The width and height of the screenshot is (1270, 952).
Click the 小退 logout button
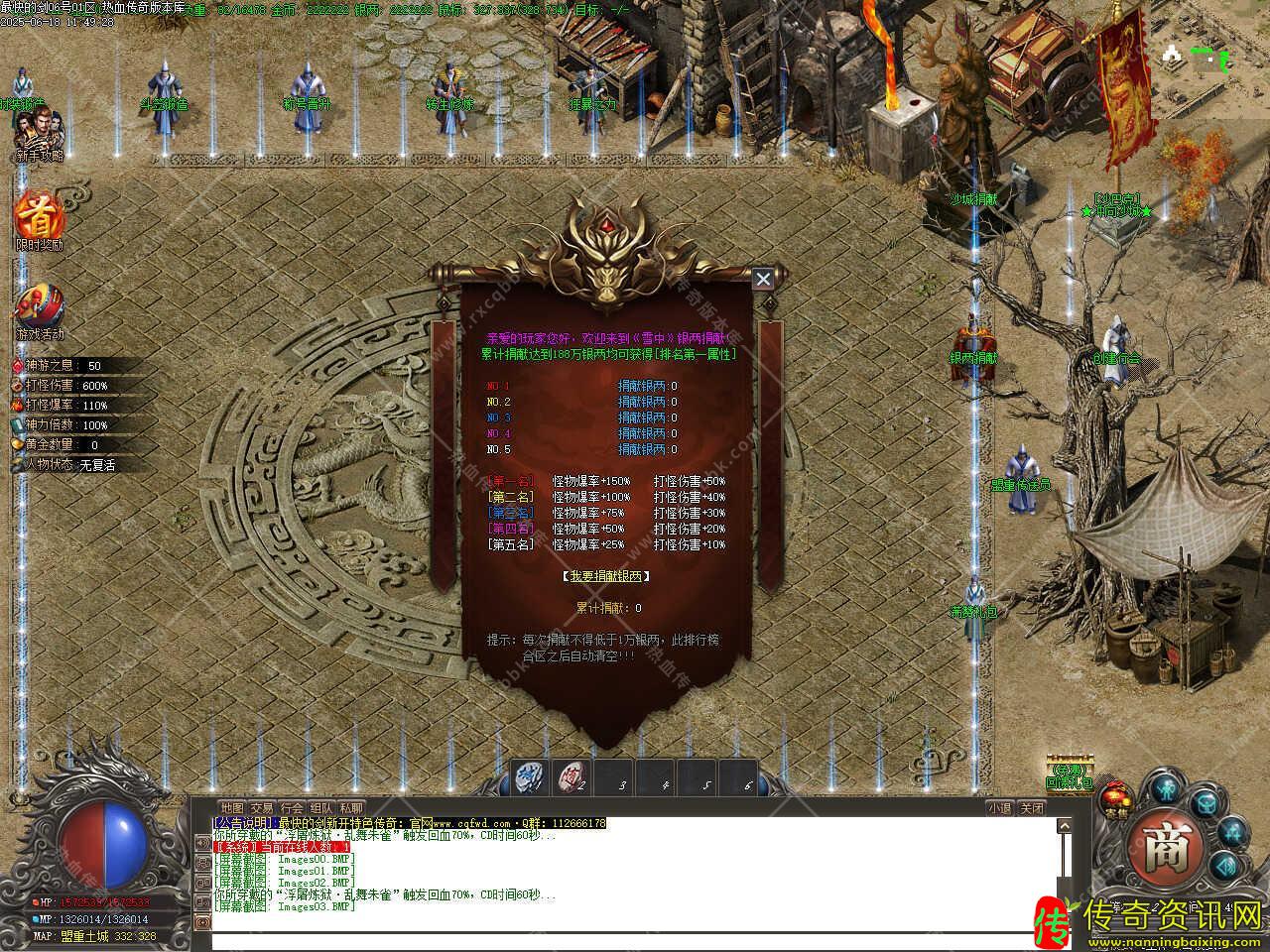[x=999, y=808]
